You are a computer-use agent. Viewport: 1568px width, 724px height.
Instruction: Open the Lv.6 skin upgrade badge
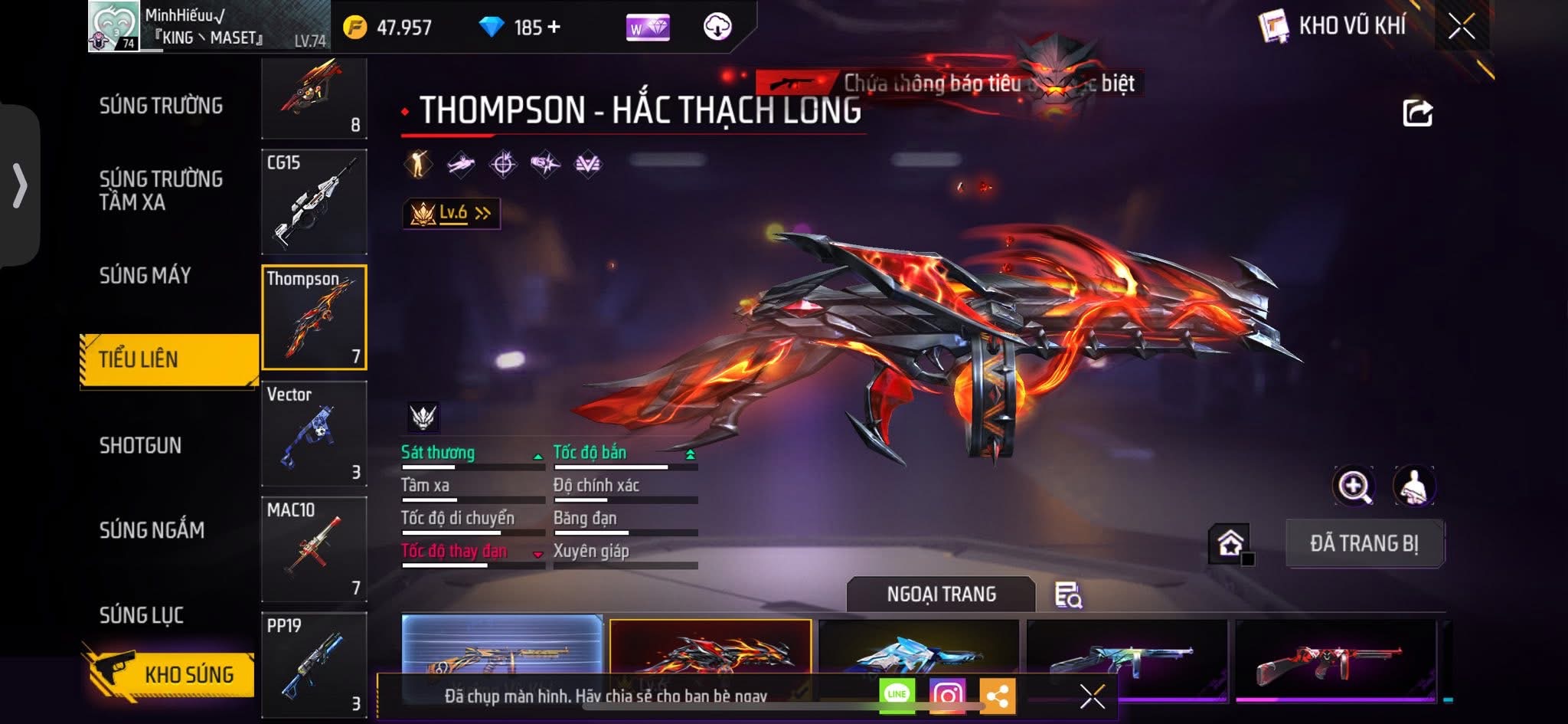click(452, 213)
